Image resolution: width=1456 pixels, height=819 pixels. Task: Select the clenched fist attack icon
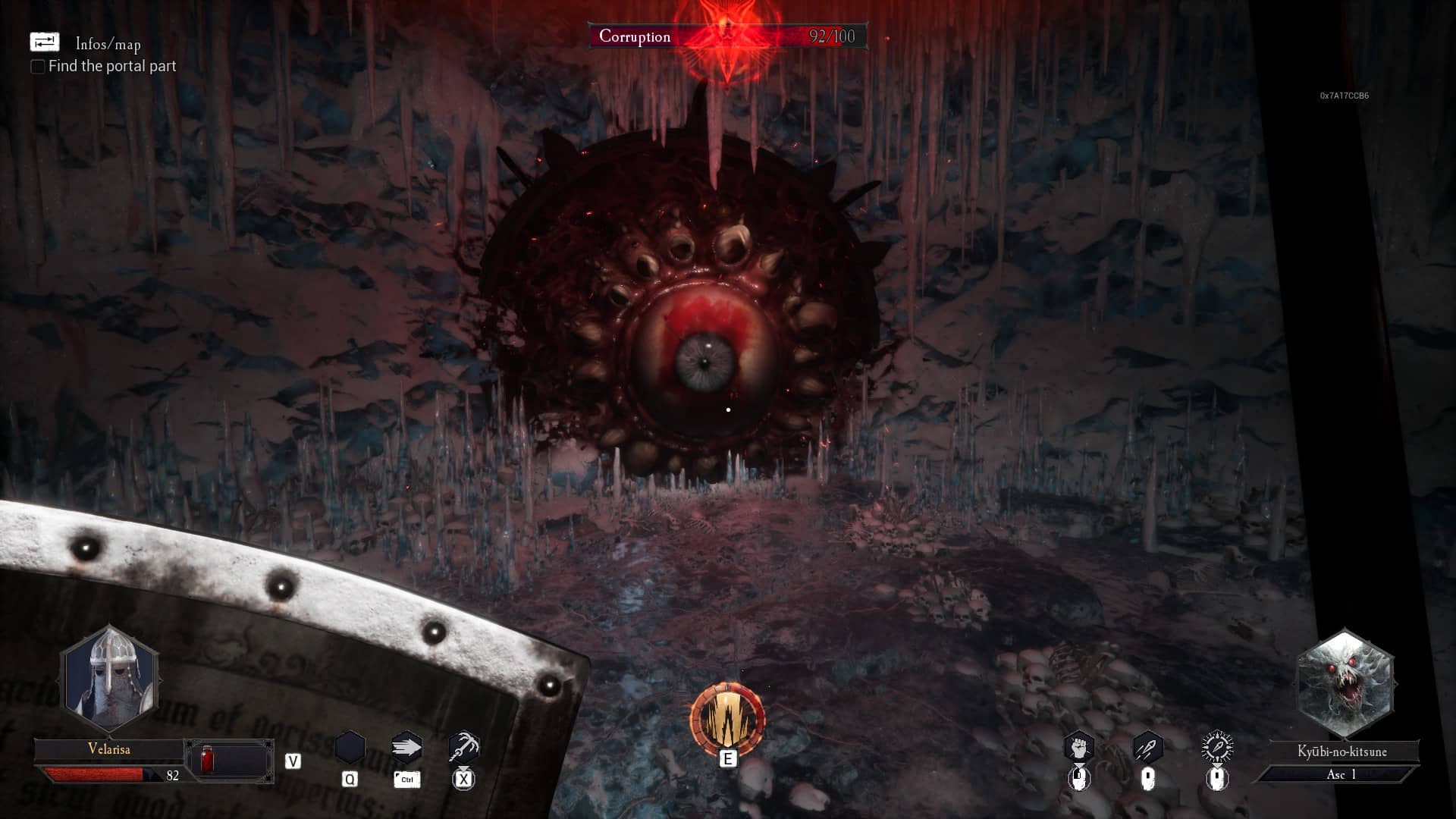(x=1079, y=748)
